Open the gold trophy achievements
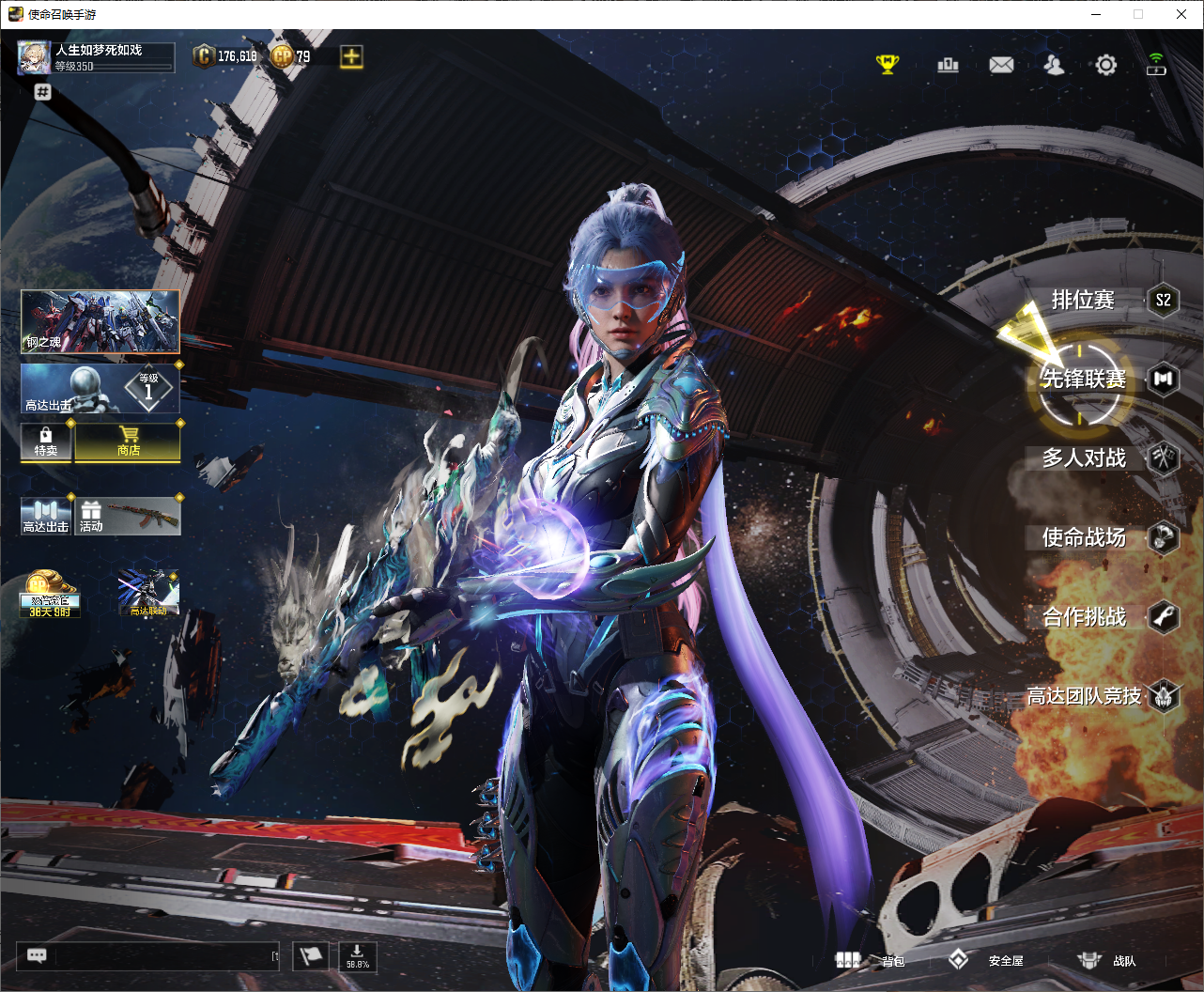The image size is (1204, 992). [888, 65]
